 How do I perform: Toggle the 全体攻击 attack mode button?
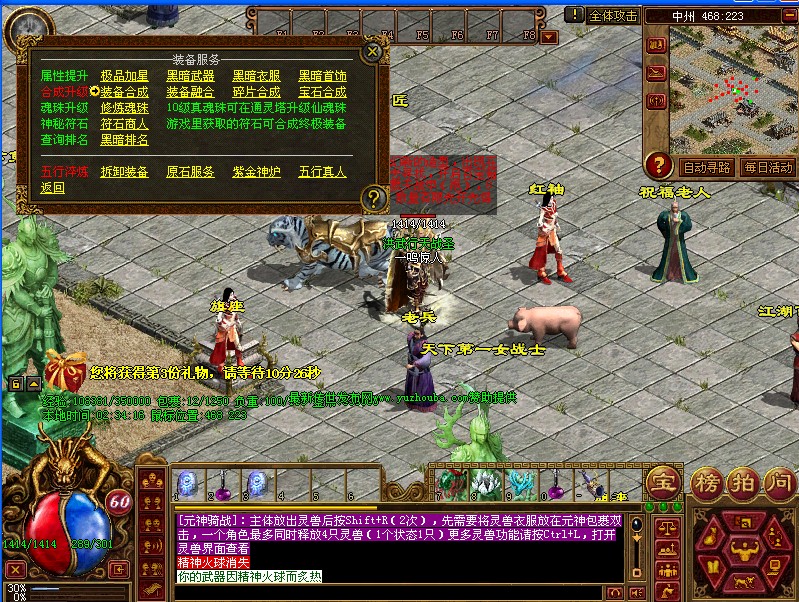612,15
